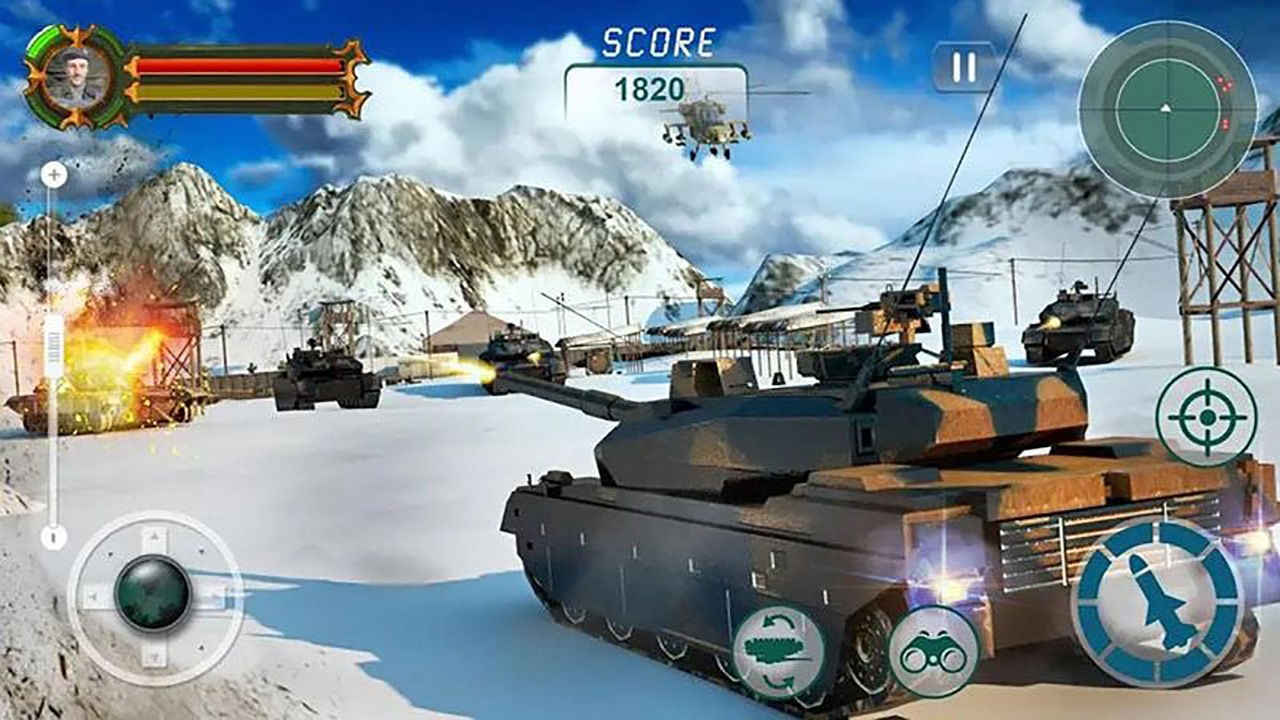Viewport: 1280px width, 720px height.
Task: Click the movement joystick knob
Action: pyautogui.click(x=153, y=594)
